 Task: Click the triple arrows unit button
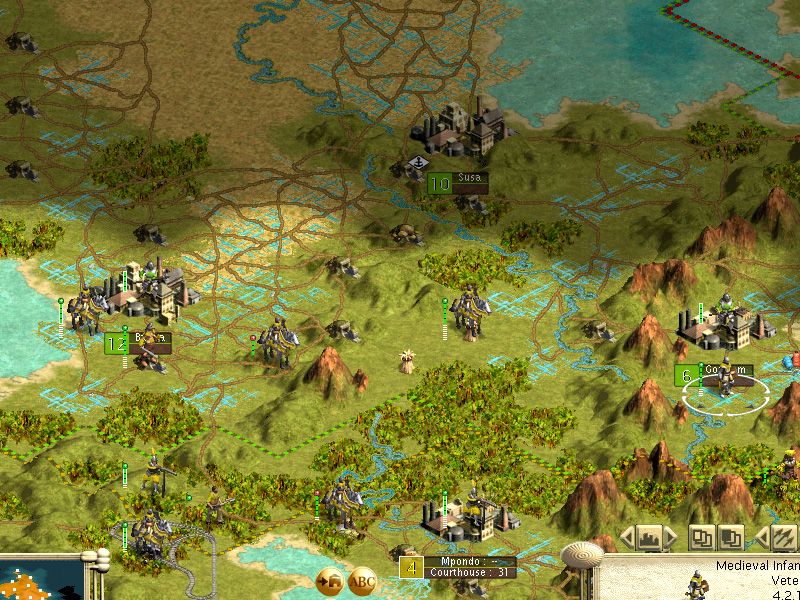(x=784, y=538)
